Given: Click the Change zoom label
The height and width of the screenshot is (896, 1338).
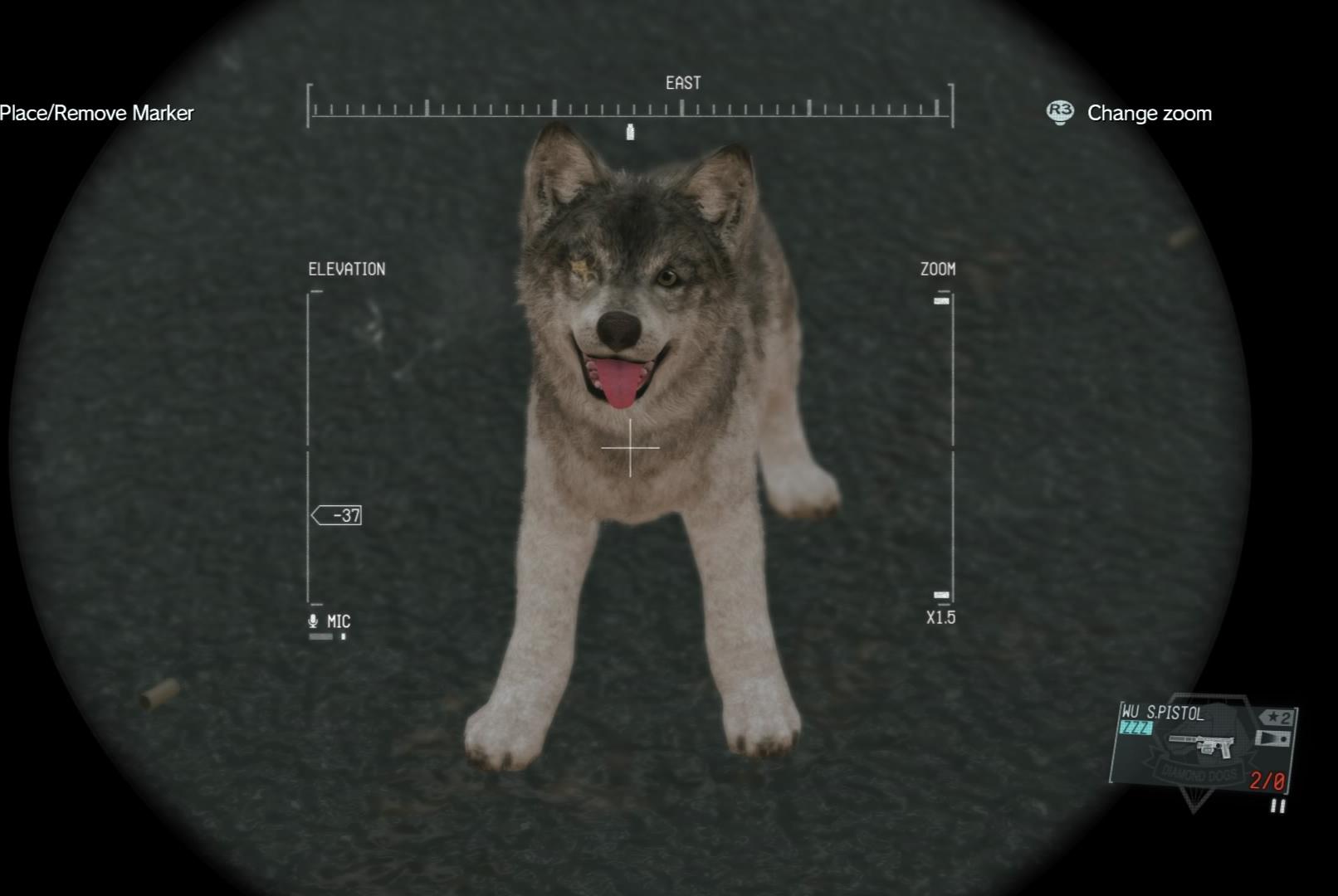Looking at the screenshot, I should click(x=1150, y=113).
